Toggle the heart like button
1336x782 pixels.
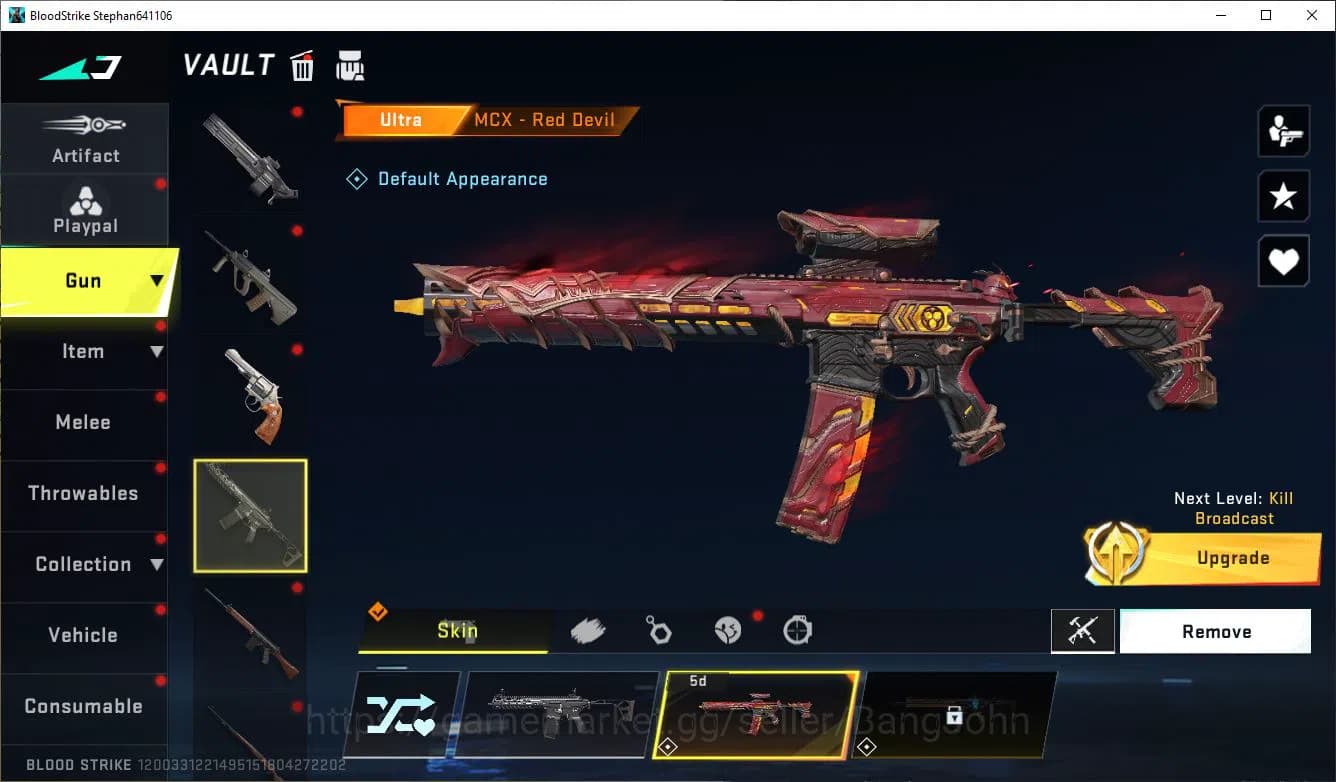(x=1283, y=261)
